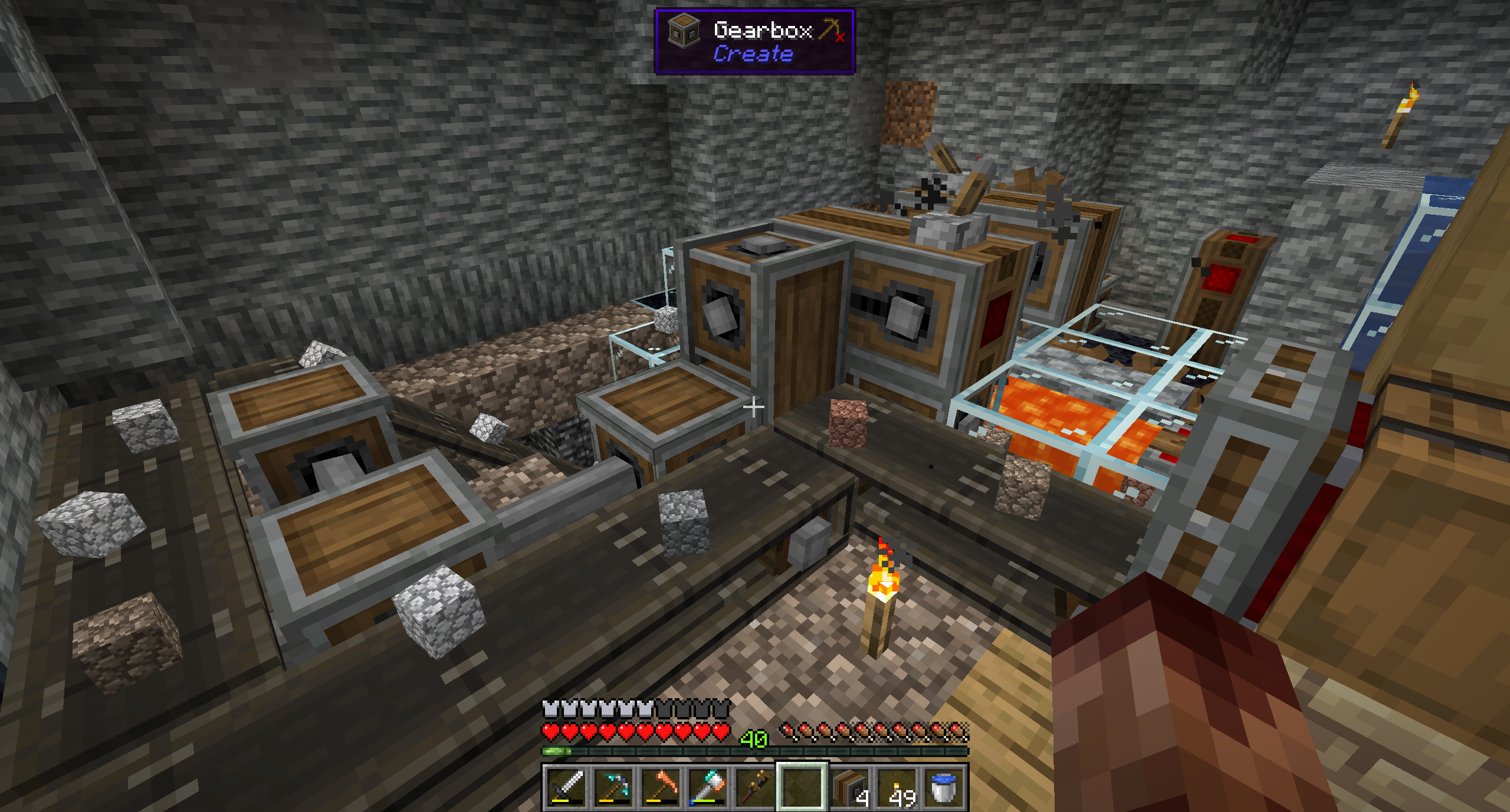This screenshot has width=1510, height=812.
Task: Click the Gearbox Create block tooltip
Action: pyautogui.click(x=754, y=41)
